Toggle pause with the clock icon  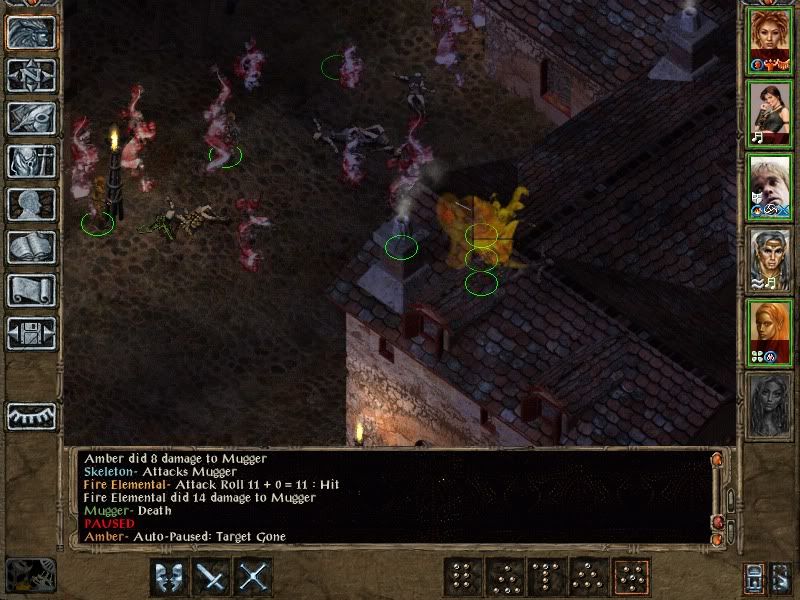[28, 574]
